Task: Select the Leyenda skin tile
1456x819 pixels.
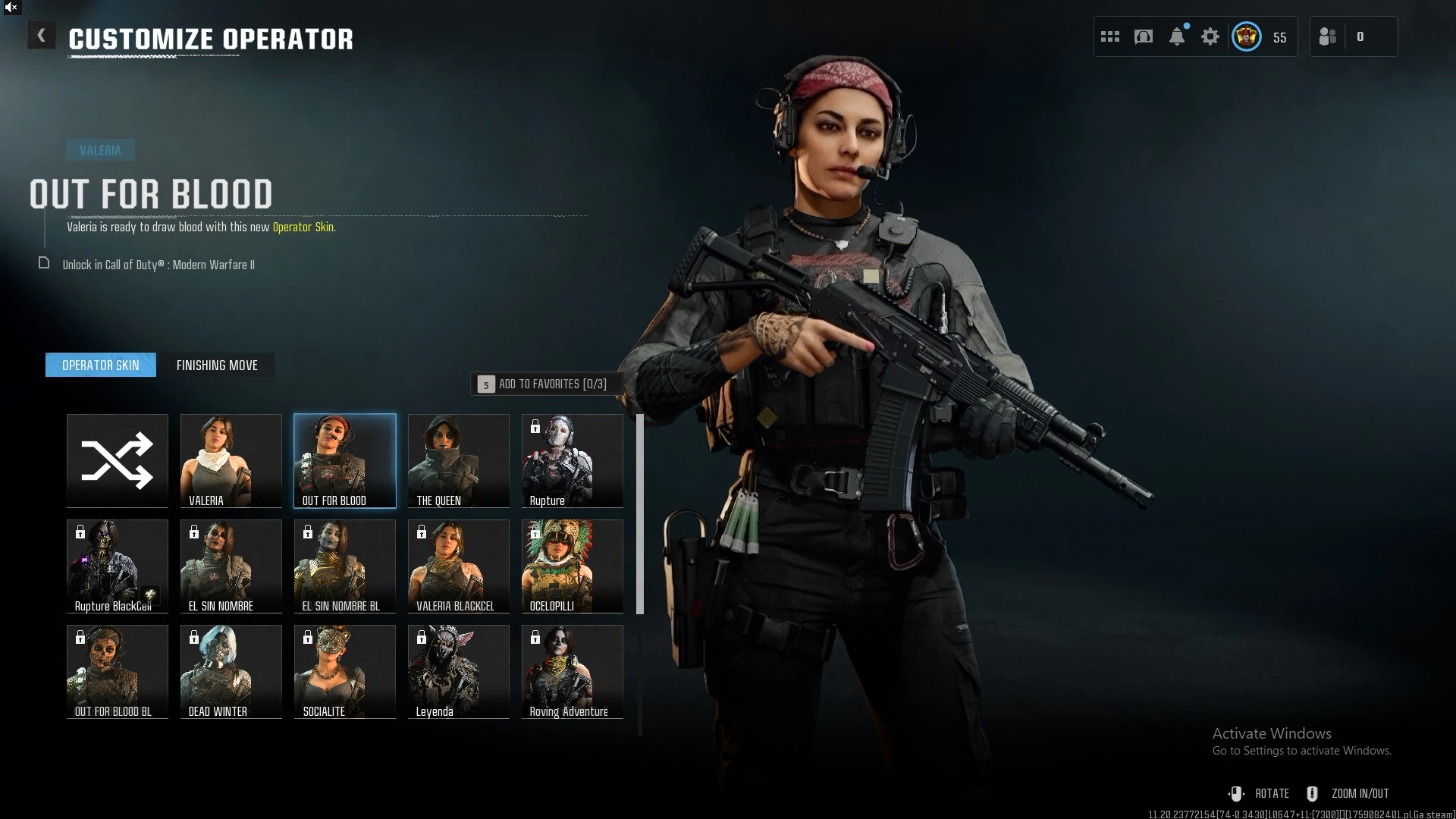Action: click(459, 671)
